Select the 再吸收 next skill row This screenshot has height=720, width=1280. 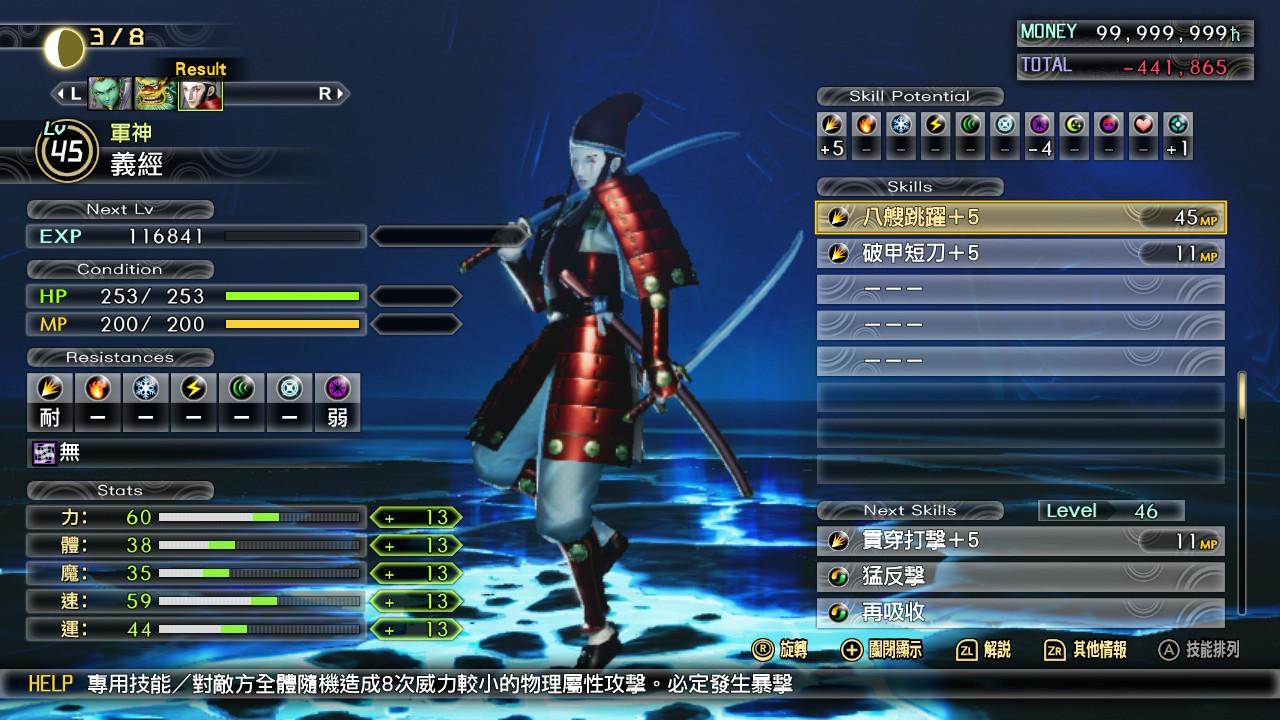(1020, 612)
